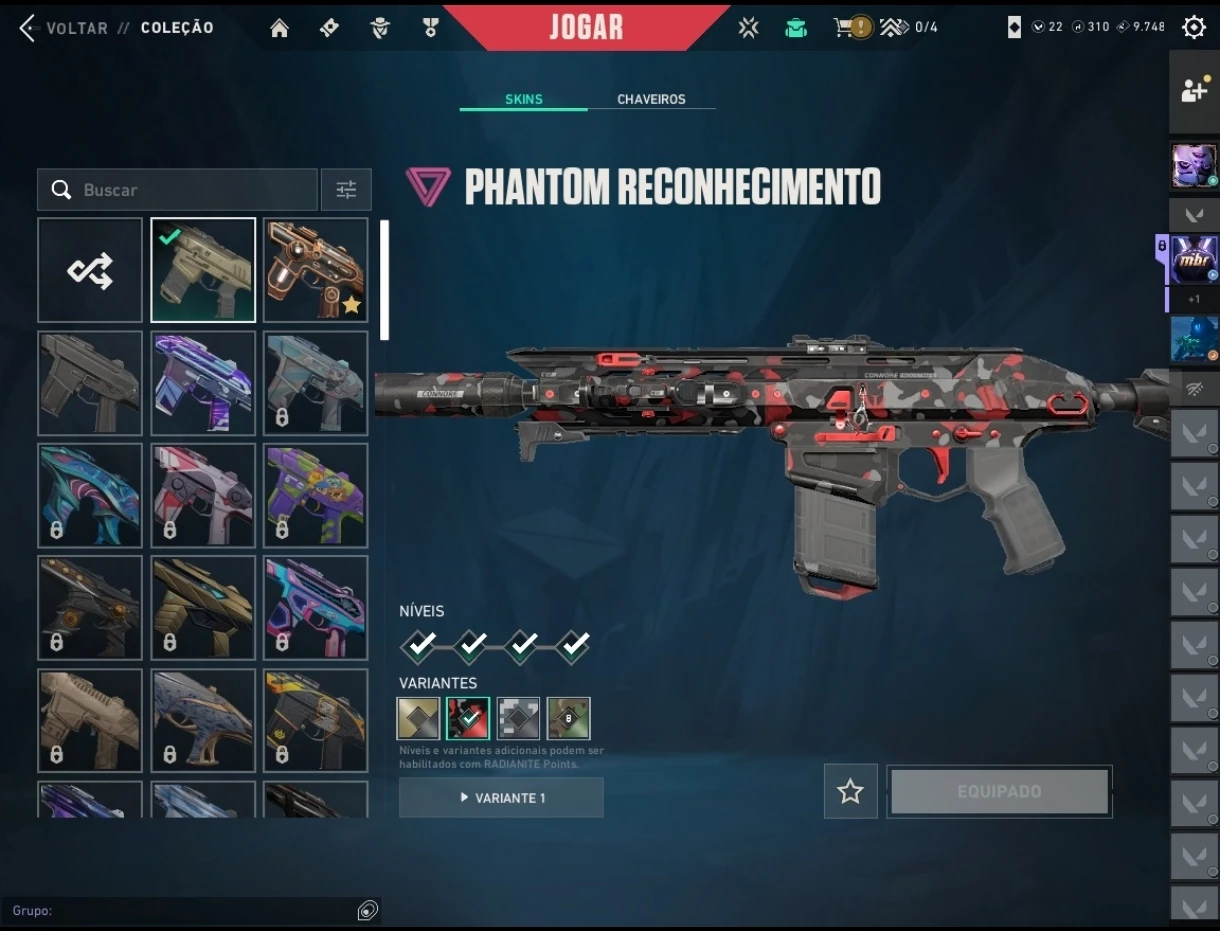This screenshot has height=931, width=1220.
Task: Select the mbr player avatar
Action: pos(1194,260)
